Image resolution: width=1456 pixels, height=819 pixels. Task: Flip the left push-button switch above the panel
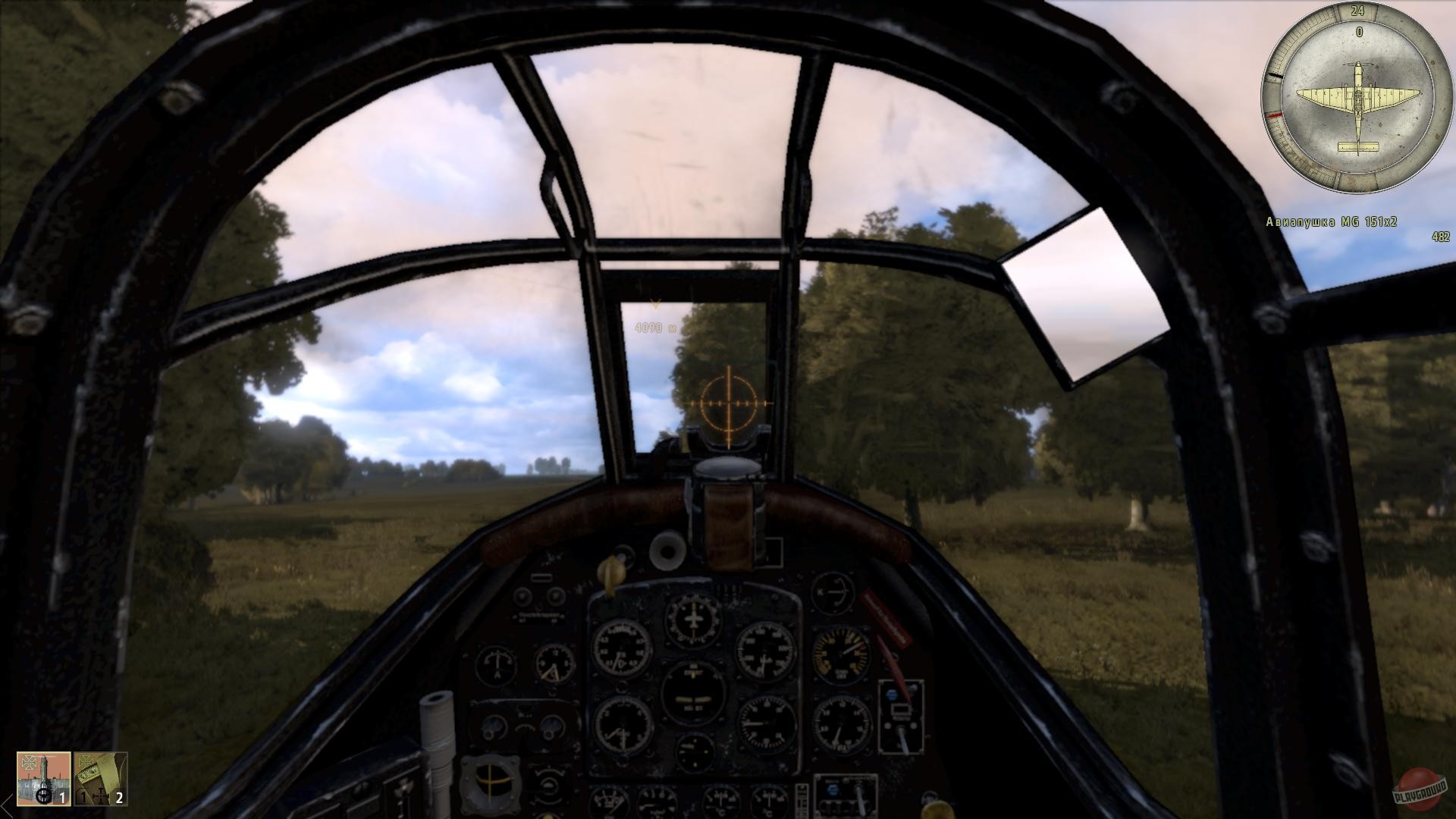pyautogui.click(x=522, y=596)
